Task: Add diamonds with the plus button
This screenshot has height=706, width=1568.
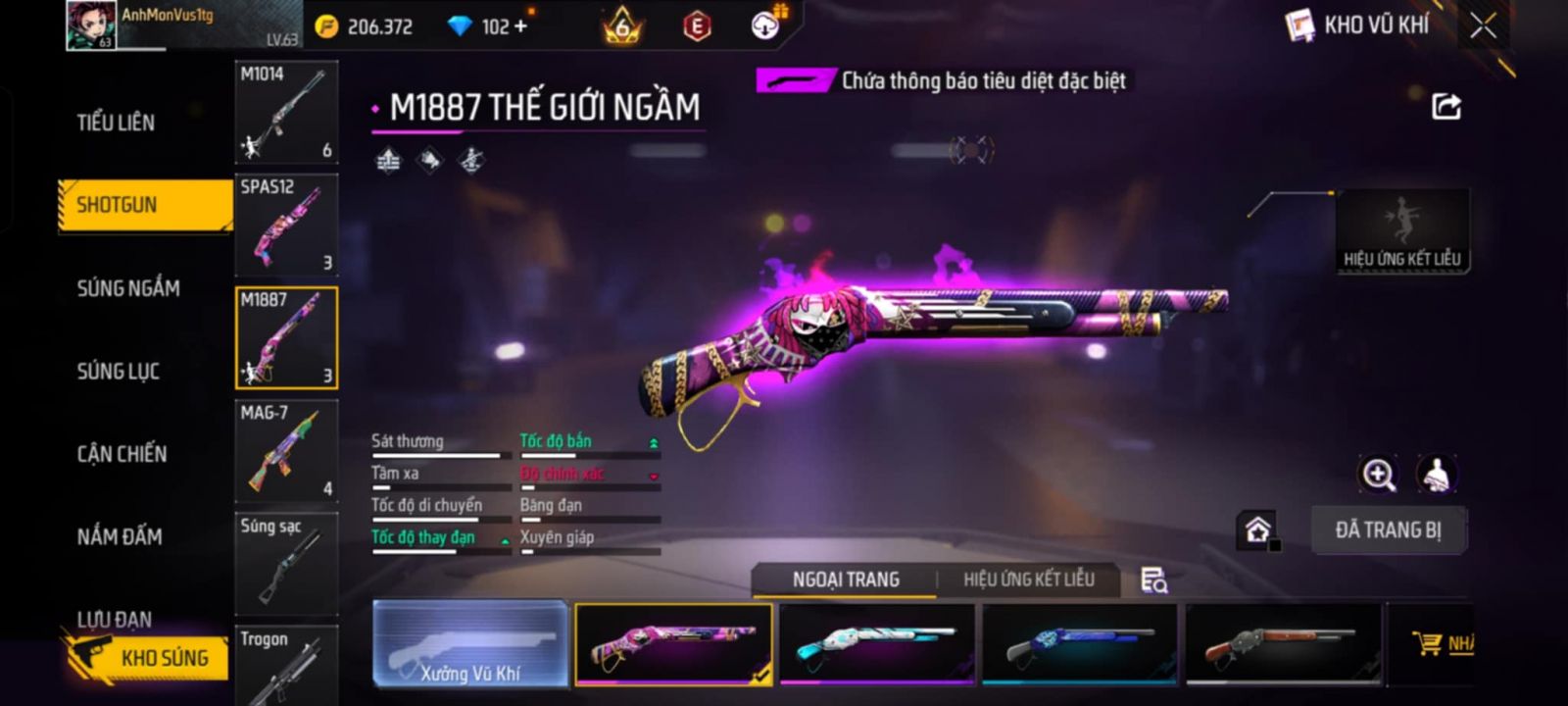Action: (520, 26)
